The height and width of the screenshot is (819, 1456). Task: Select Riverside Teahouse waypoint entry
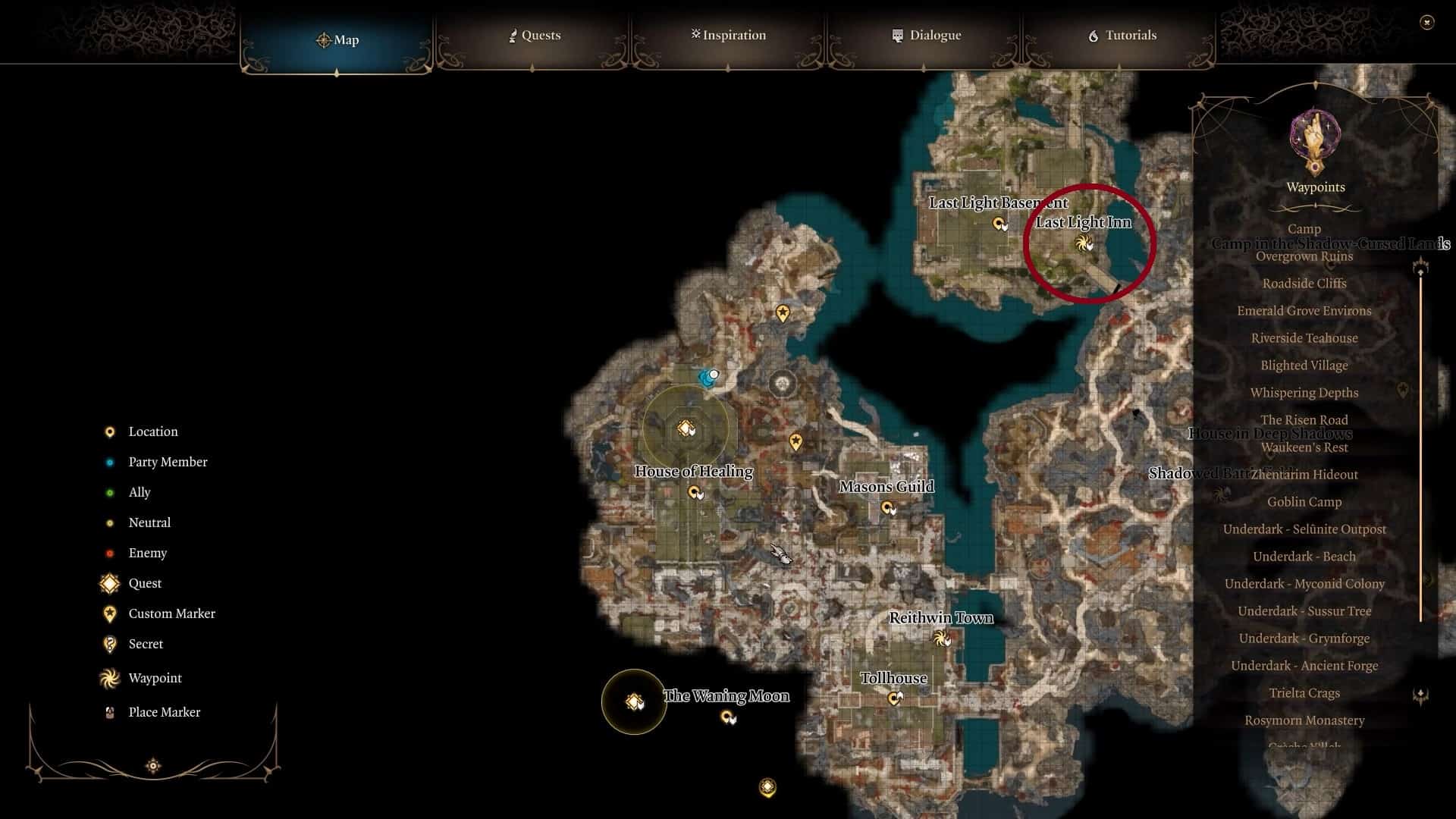[1304, 338]
